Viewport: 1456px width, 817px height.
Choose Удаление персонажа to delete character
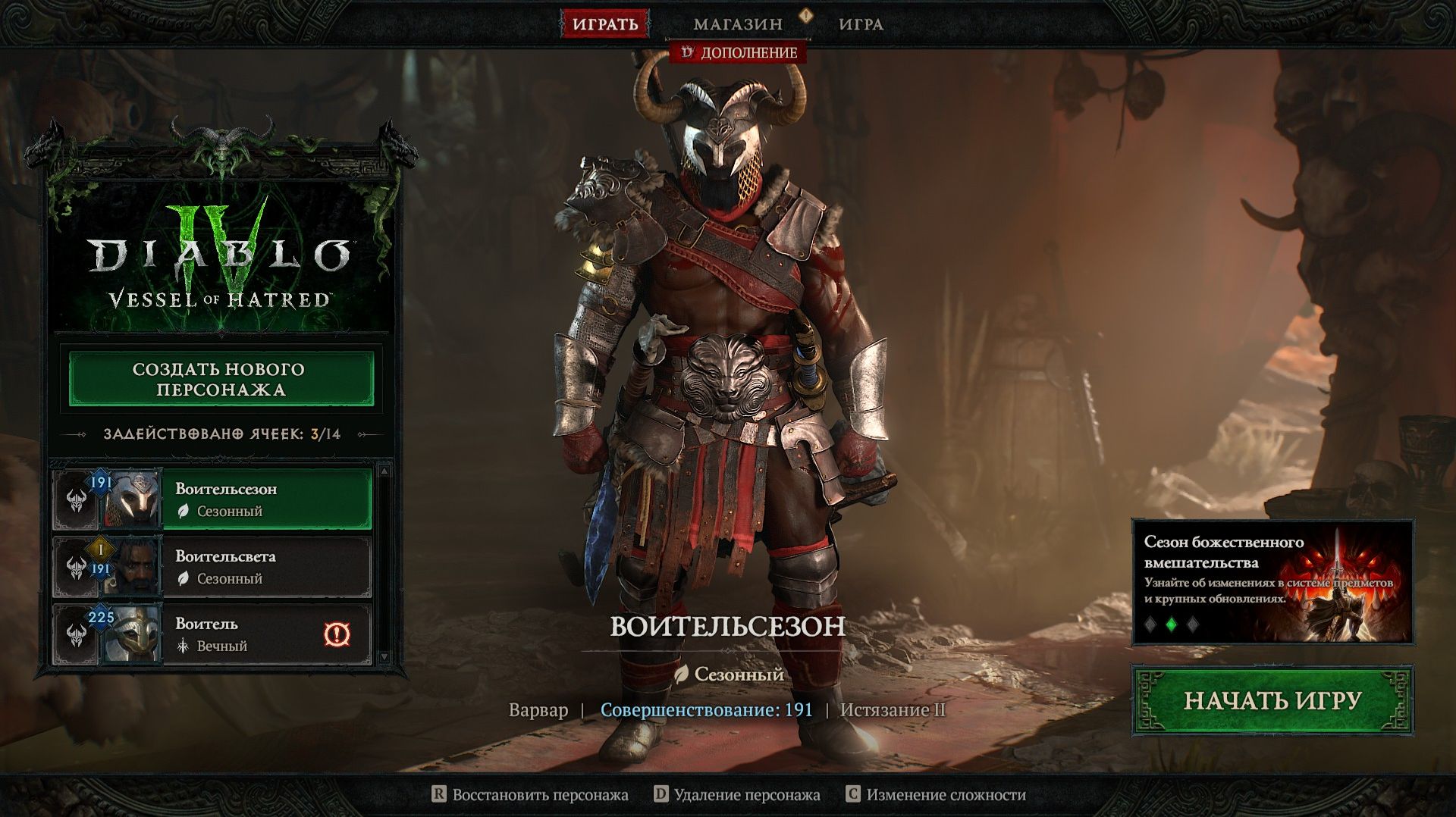pyautogui.click(x=737, y=794)
